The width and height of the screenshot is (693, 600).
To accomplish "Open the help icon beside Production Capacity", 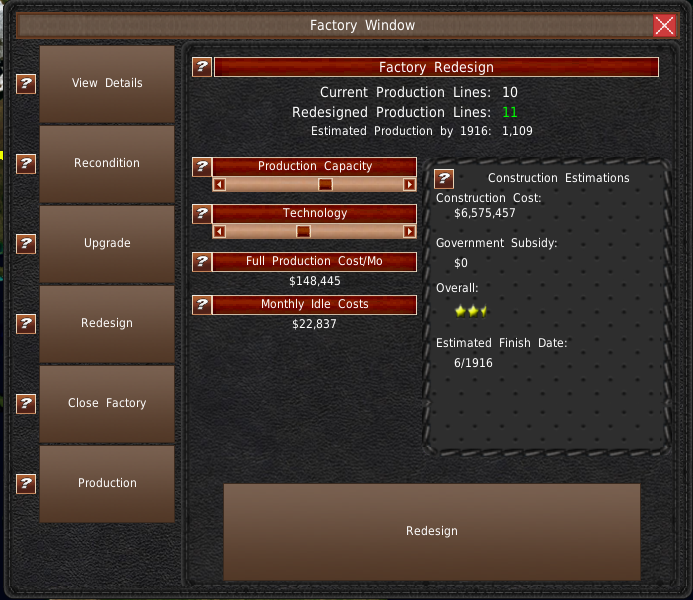I will click(202, 167).
